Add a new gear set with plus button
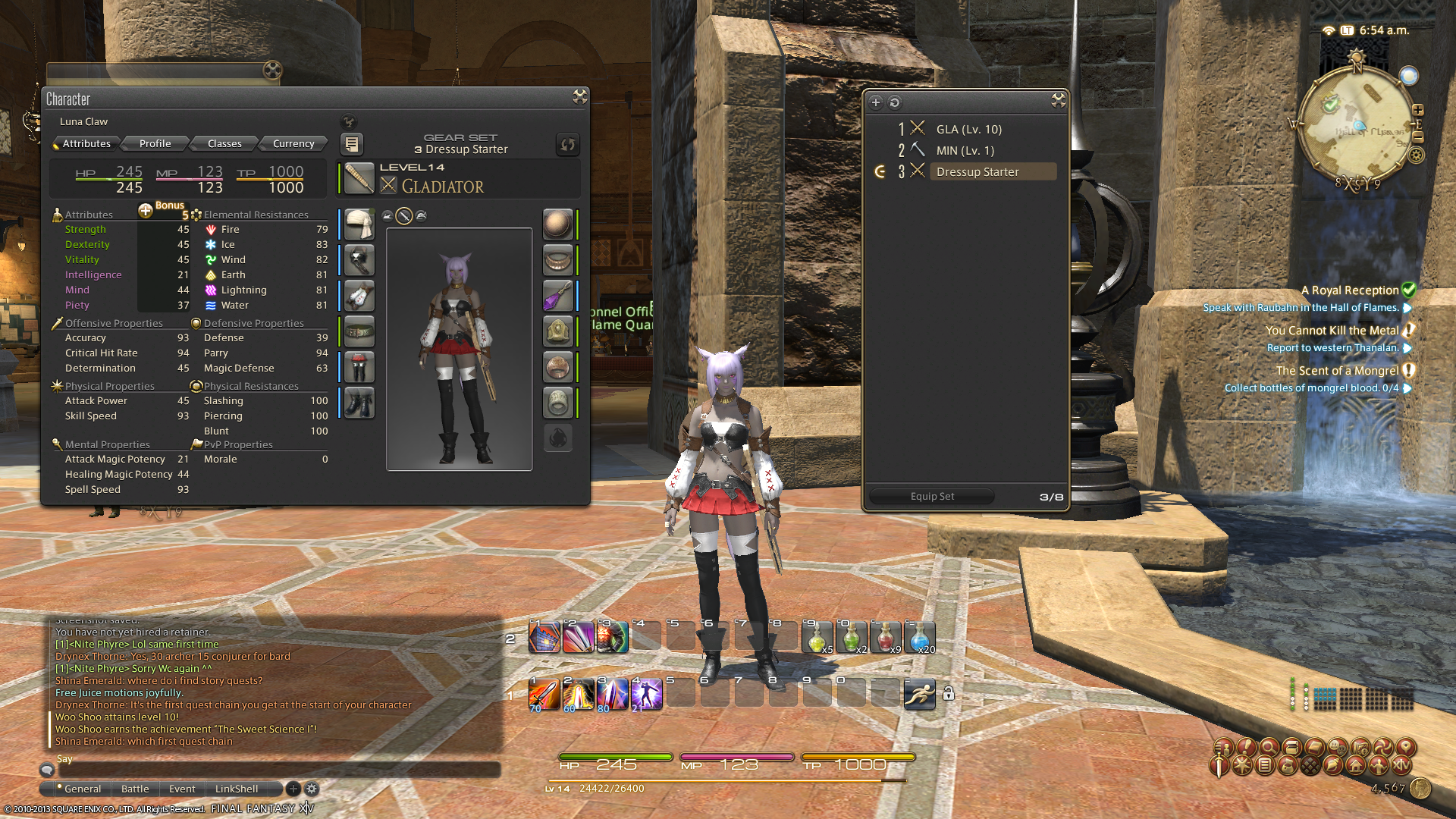1456x819 pixels. pyautogui.click(x=876, y=102)
